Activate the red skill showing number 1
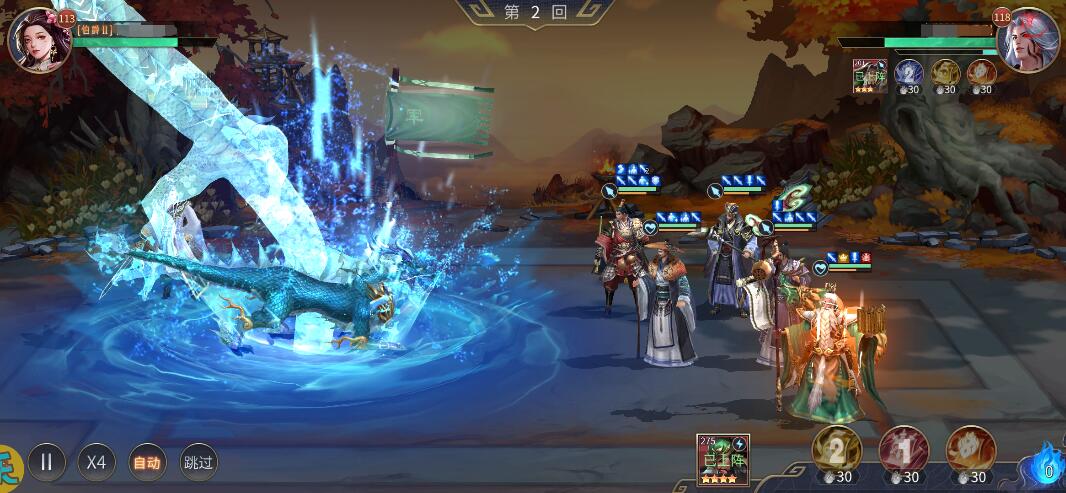 [903, 450]
